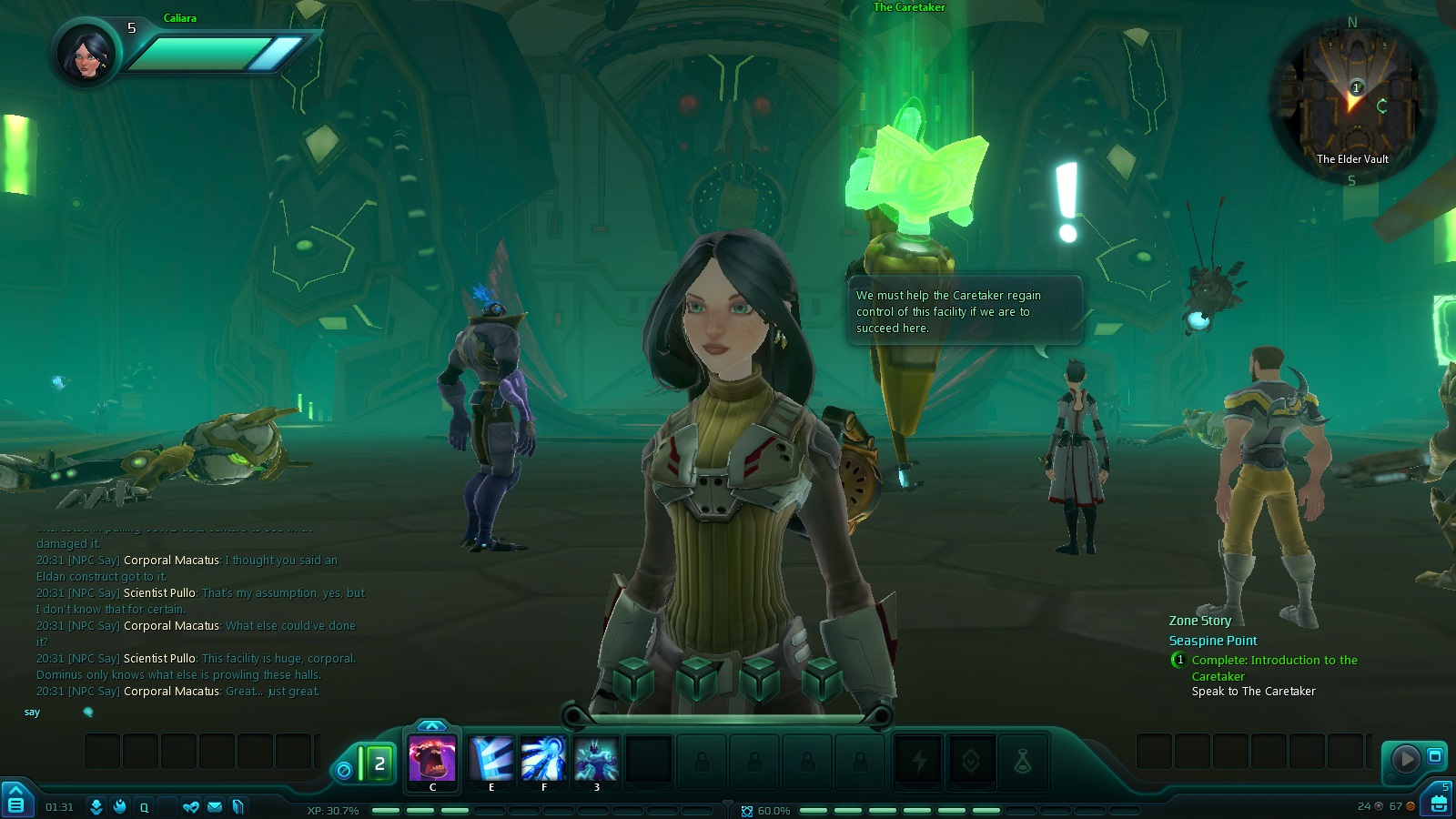Viewport: 1456px width, 819px height.
Task: Click the lightning bolt slot
Action: 919,760
